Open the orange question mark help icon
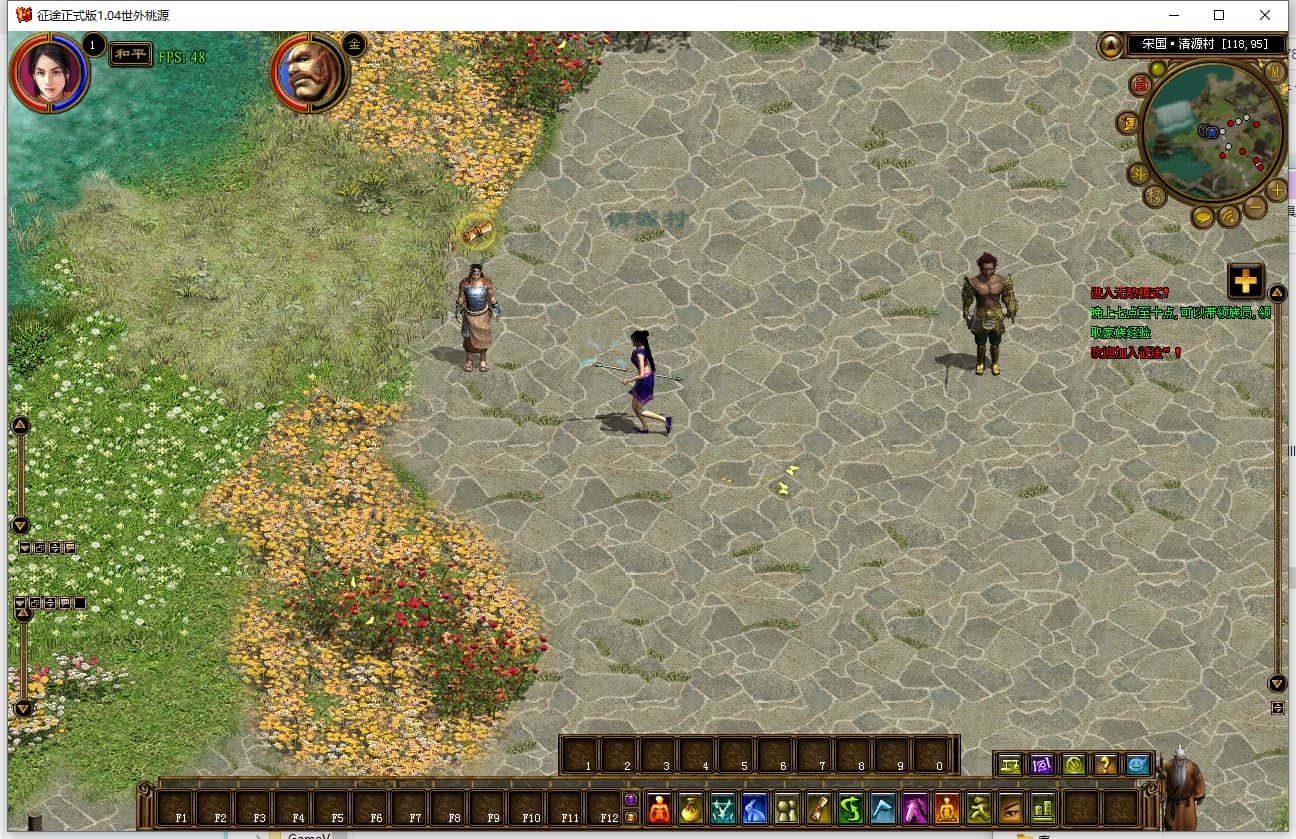1296x839 pixels. [1105, 765]
